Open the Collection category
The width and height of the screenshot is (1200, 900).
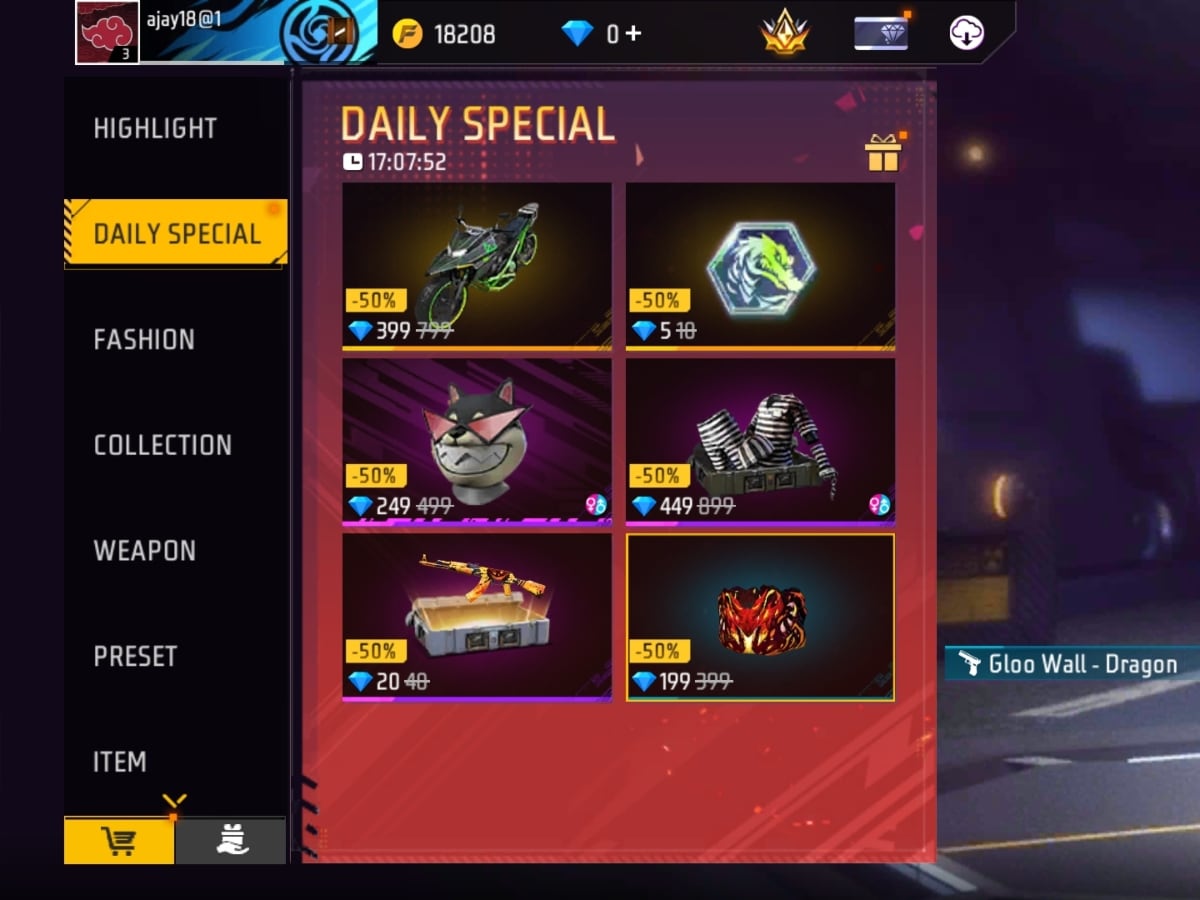click(x=162, y=445)
